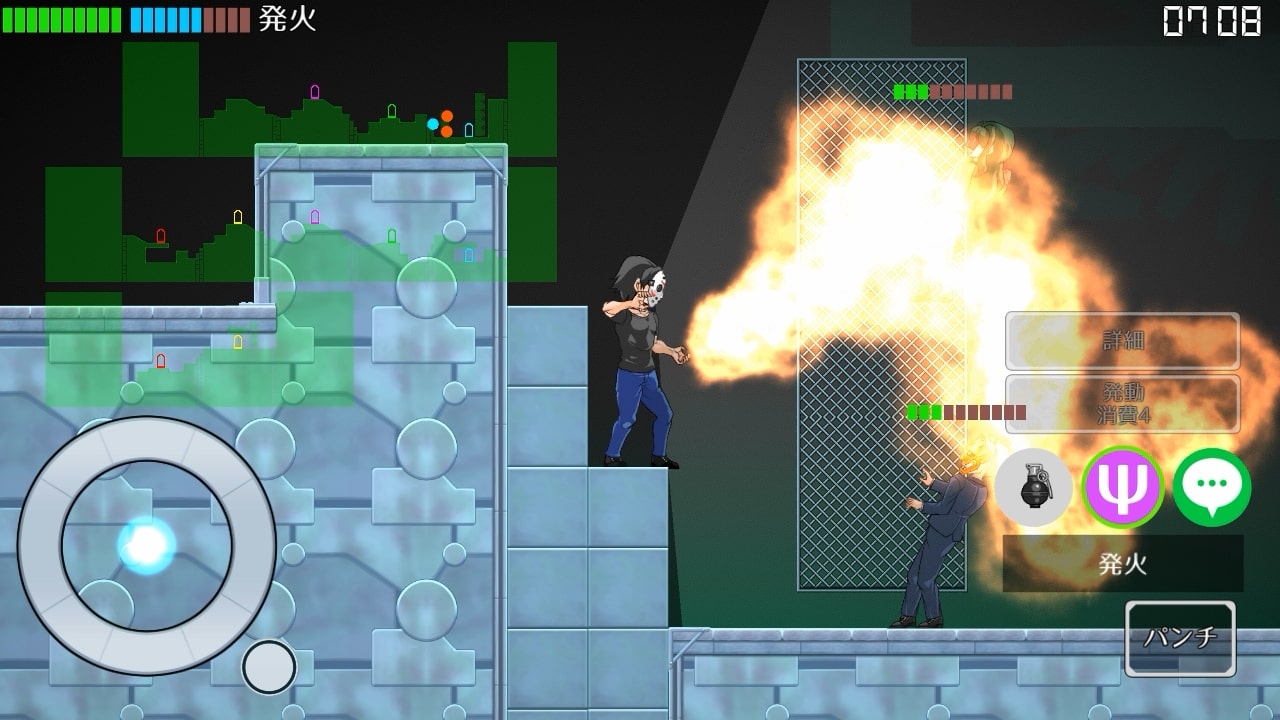The image size is (1280, 720).
Task: Select the grenade item icon
Action: click(x=1034, y=488)
